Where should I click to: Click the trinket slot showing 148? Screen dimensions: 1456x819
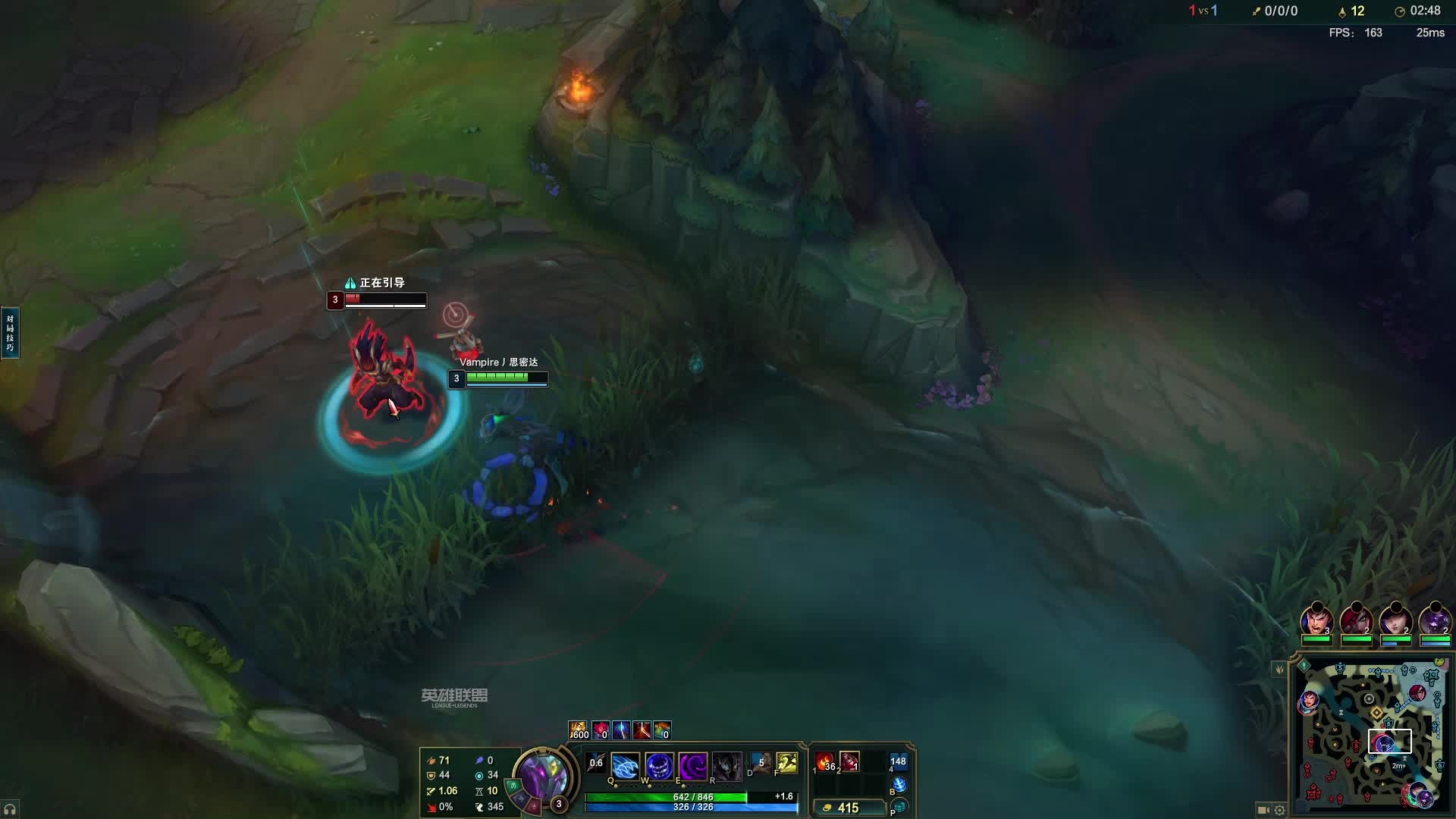click(x=899, y=761)
